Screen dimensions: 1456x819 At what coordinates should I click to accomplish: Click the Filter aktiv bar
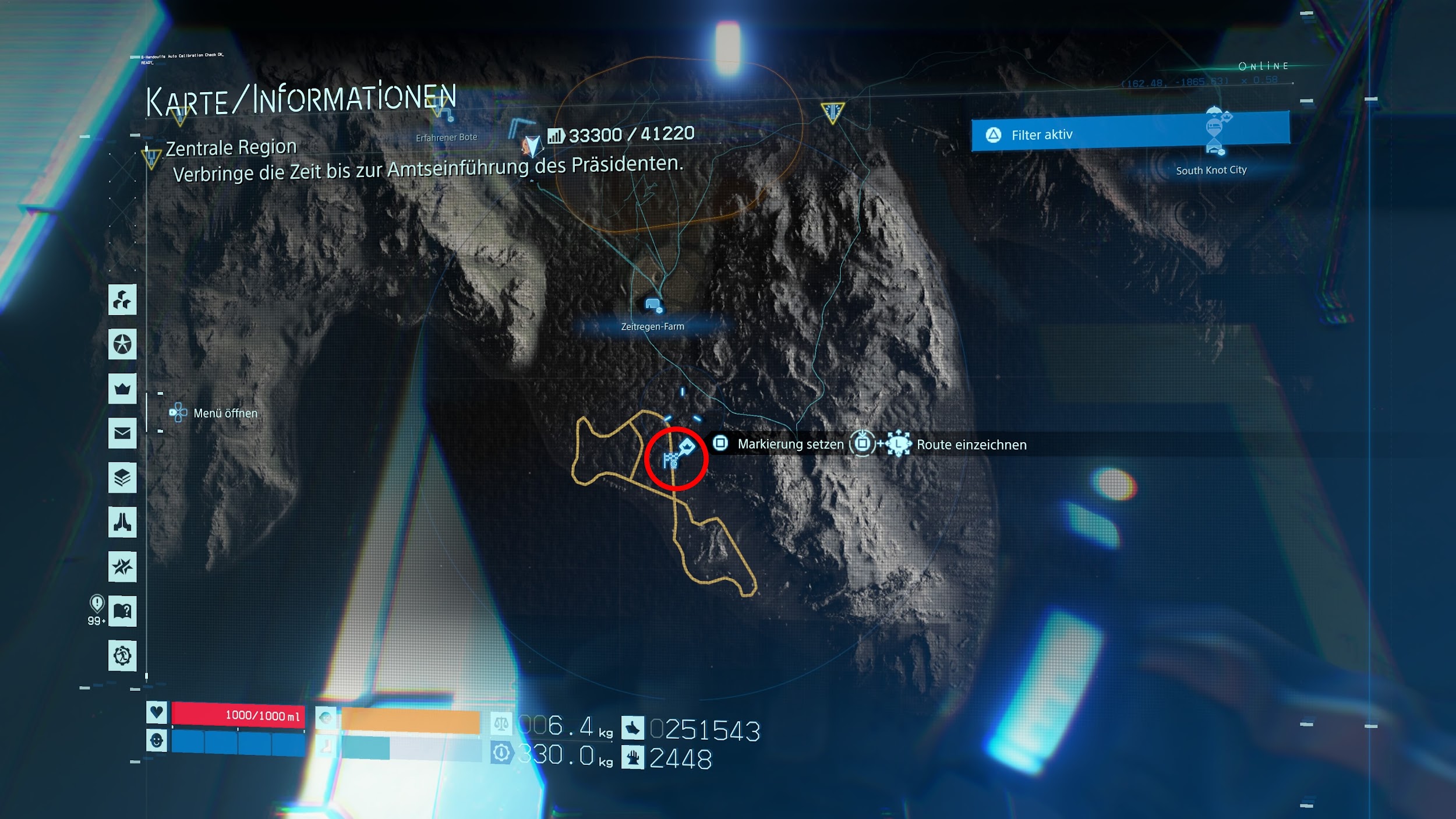(x=1130, y=132)
